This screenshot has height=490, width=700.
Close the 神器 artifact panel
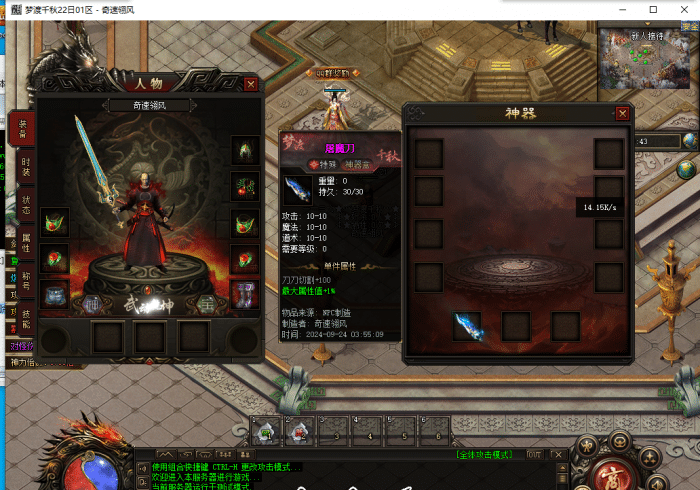coord(622,114)
